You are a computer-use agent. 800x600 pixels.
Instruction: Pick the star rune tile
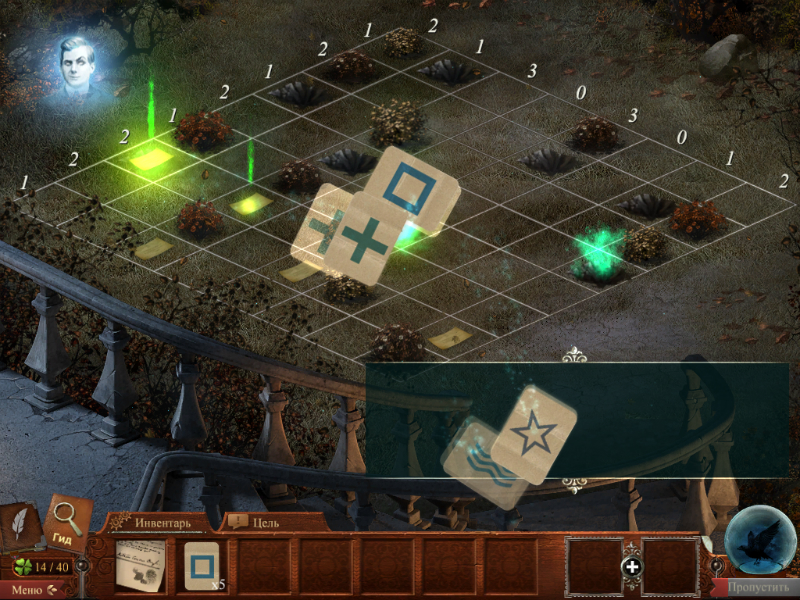[536, 432]
